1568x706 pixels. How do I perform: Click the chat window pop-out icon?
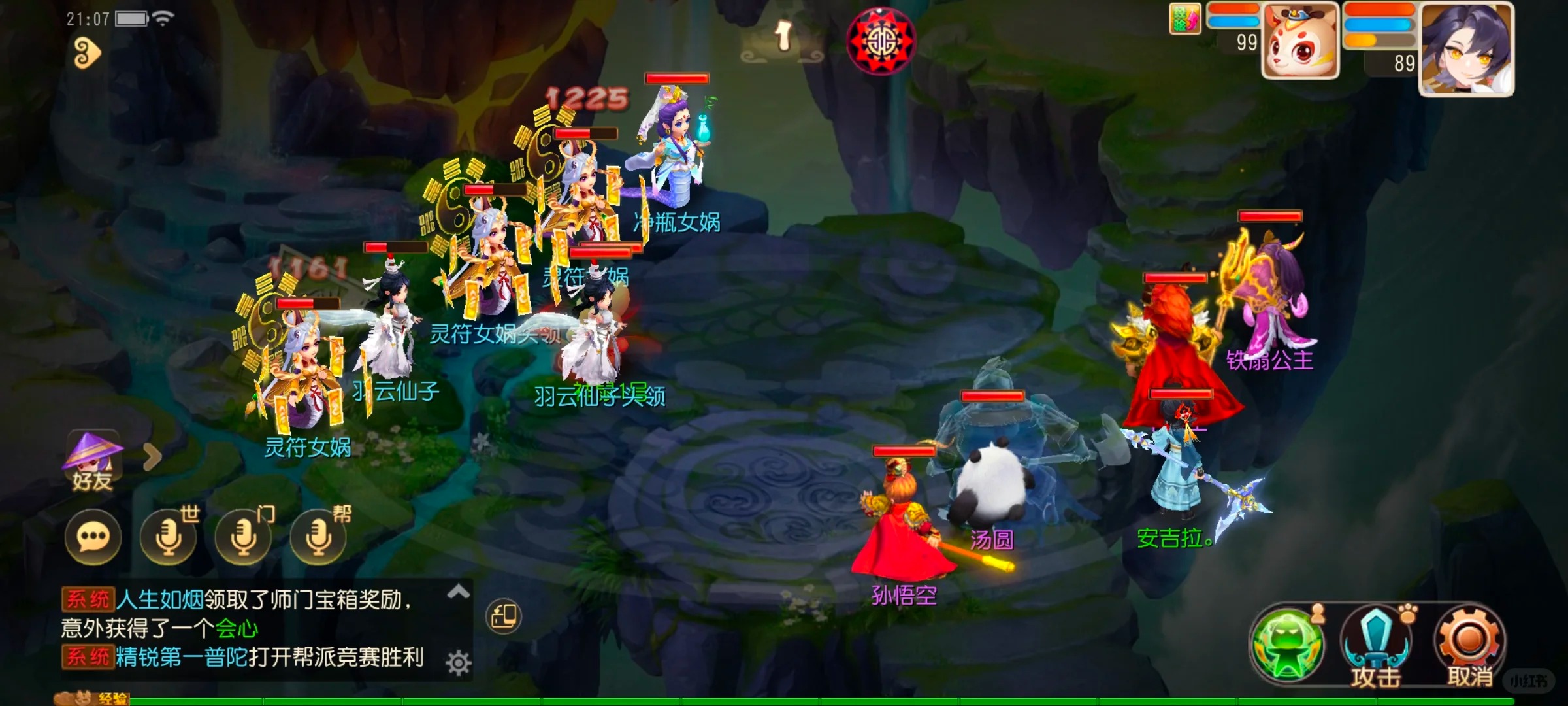pos(504,616)
